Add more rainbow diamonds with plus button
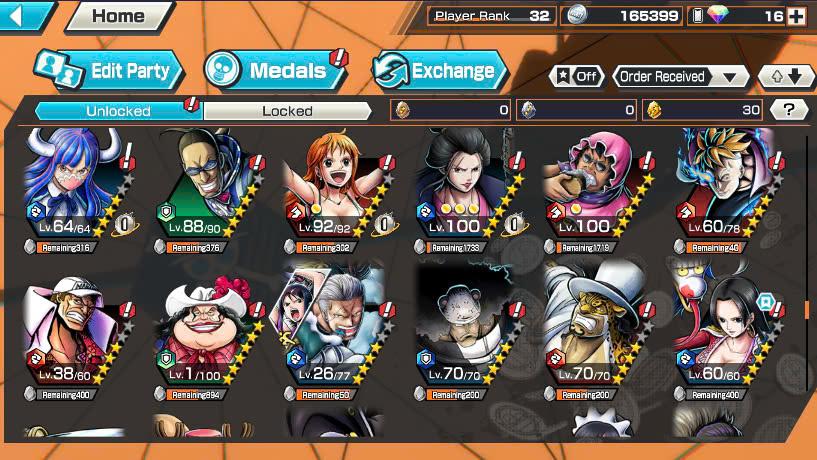Screen dimensions: 817x460 [x=796, y=16]
